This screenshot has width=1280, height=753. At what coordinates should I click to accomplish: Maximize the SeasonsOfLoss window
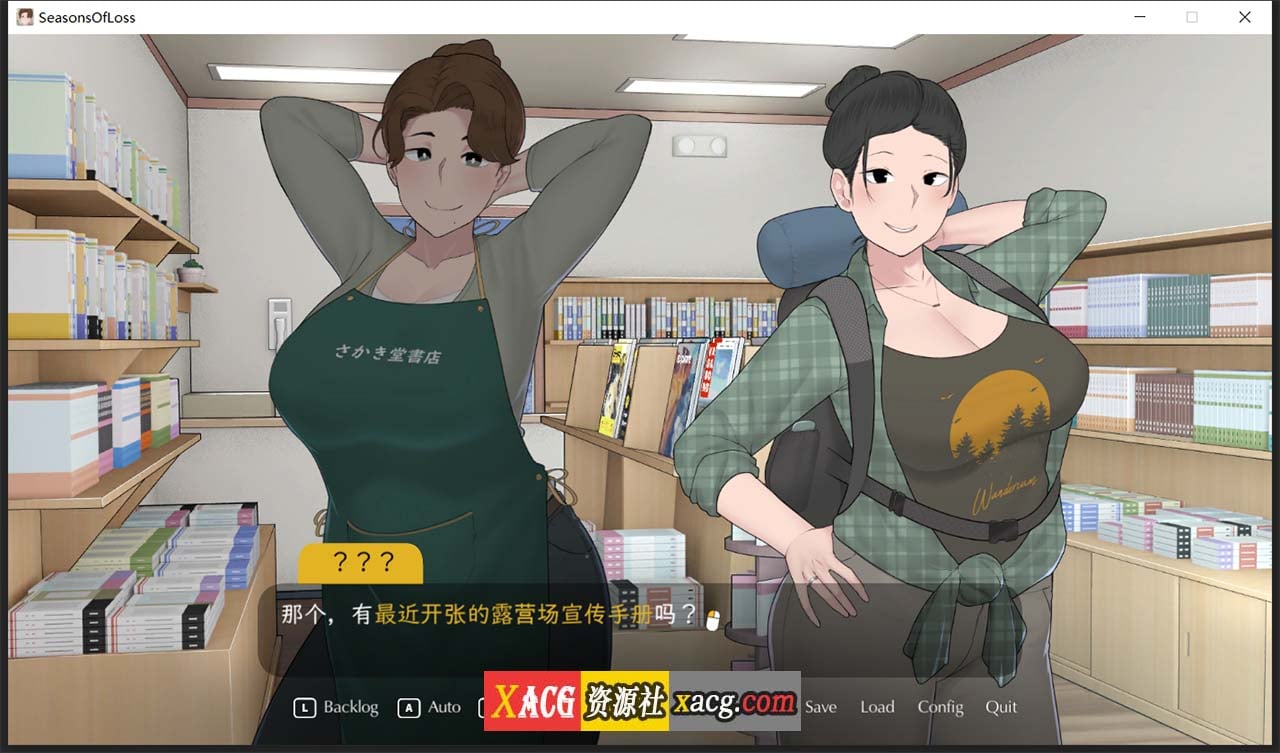(x=1192, y=17)
